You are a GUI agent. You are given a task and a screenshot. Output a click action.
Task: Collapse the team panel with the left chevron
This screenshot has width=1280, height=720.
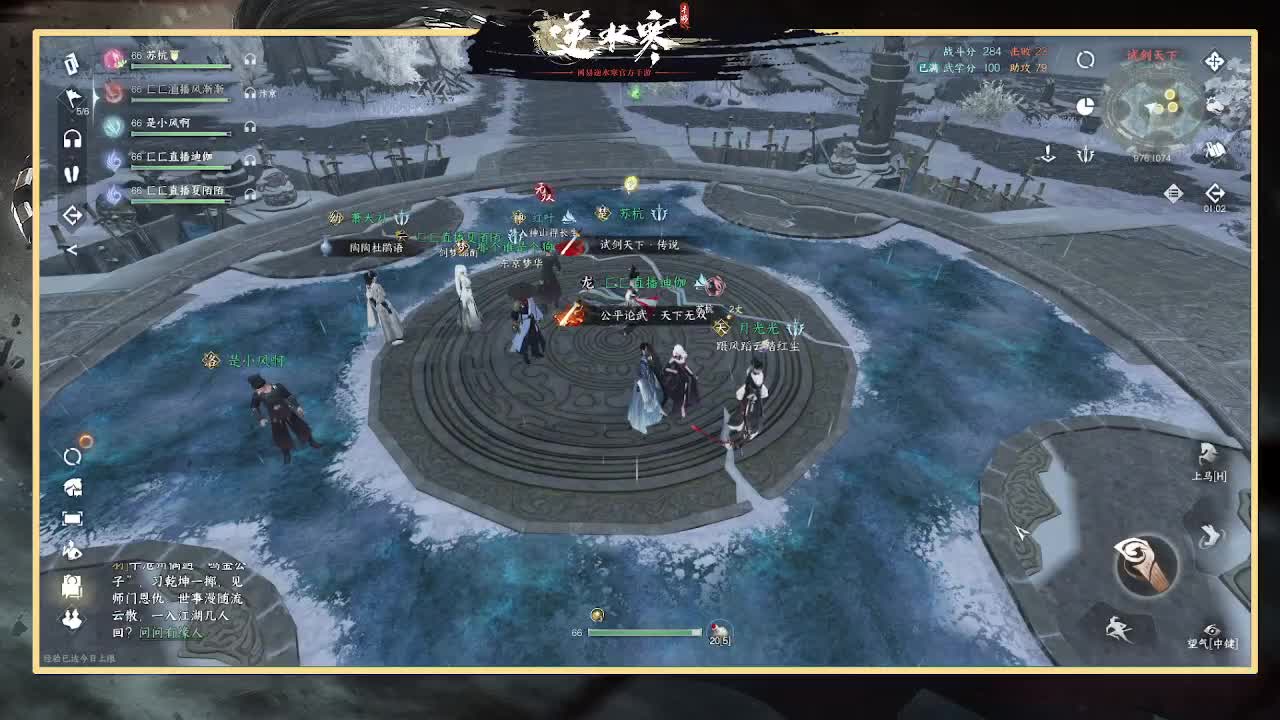tap(73, 213)
